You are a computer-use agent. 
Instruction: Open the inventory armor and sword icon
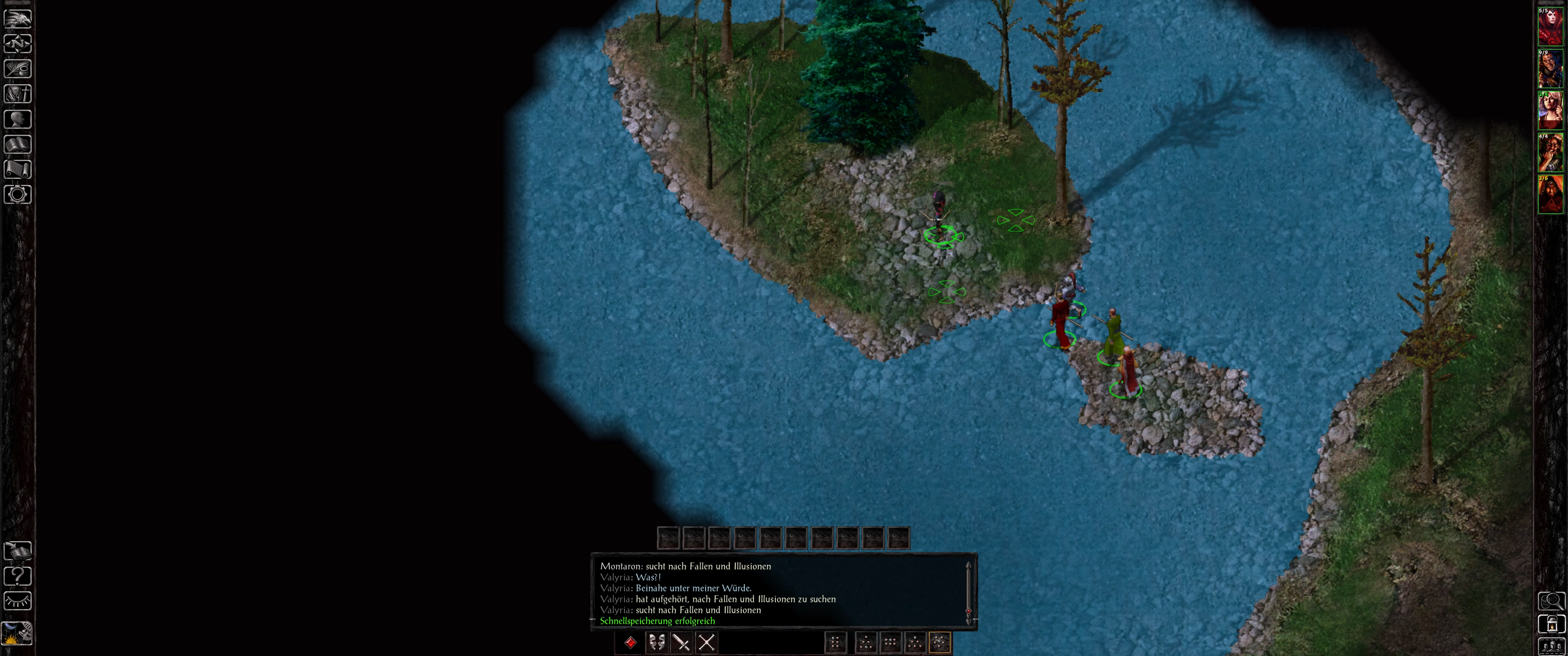(x=18, y=94)
